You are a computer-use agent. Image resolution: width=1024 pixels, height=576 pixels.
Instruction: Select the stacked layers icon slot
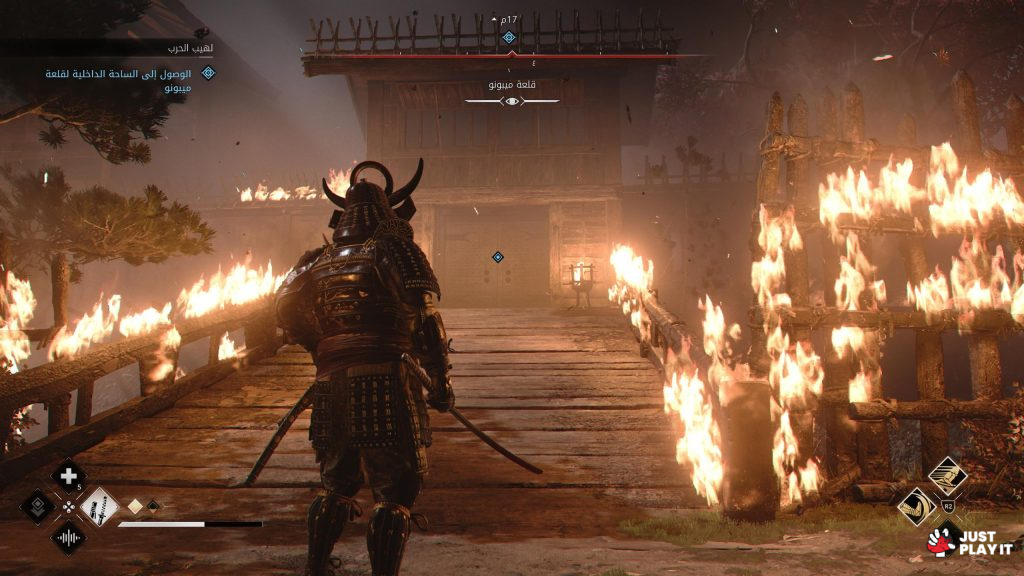tap(38, 507)
